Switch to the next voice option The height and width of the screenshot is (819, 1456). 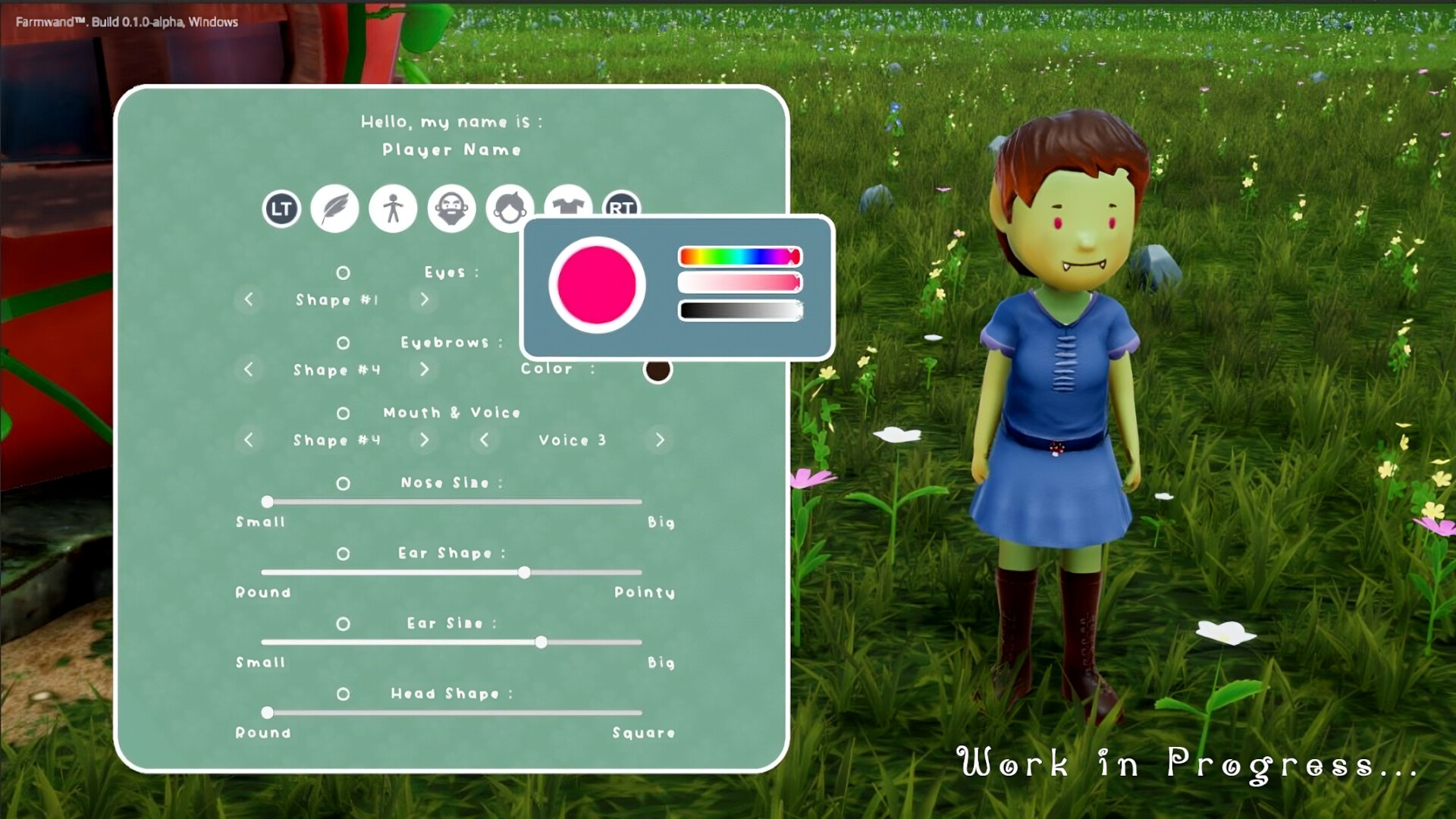pyautogui.click(x=659, y=440)
